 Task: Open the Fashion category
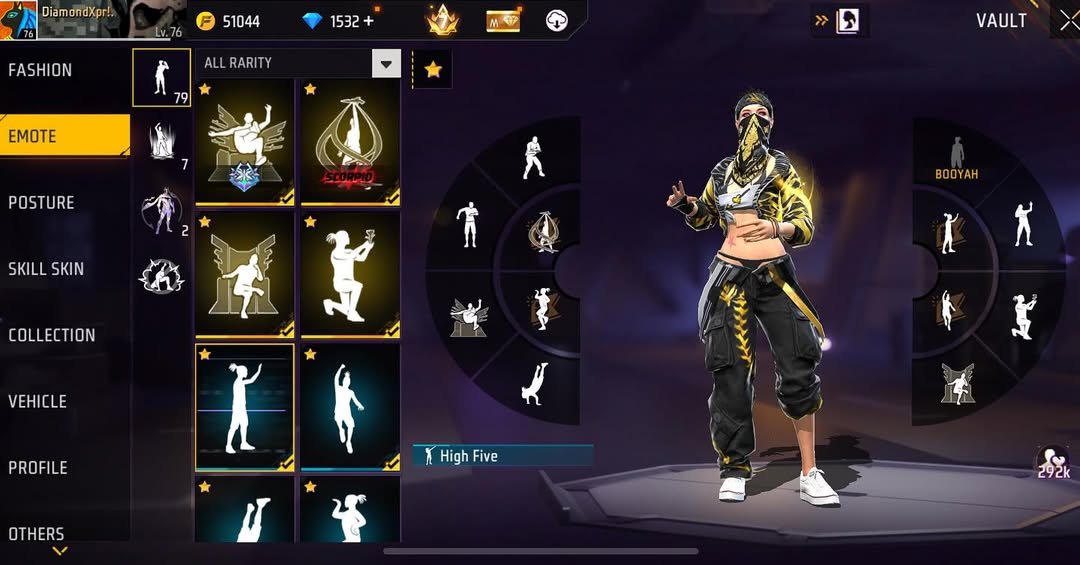pos(41,70)
